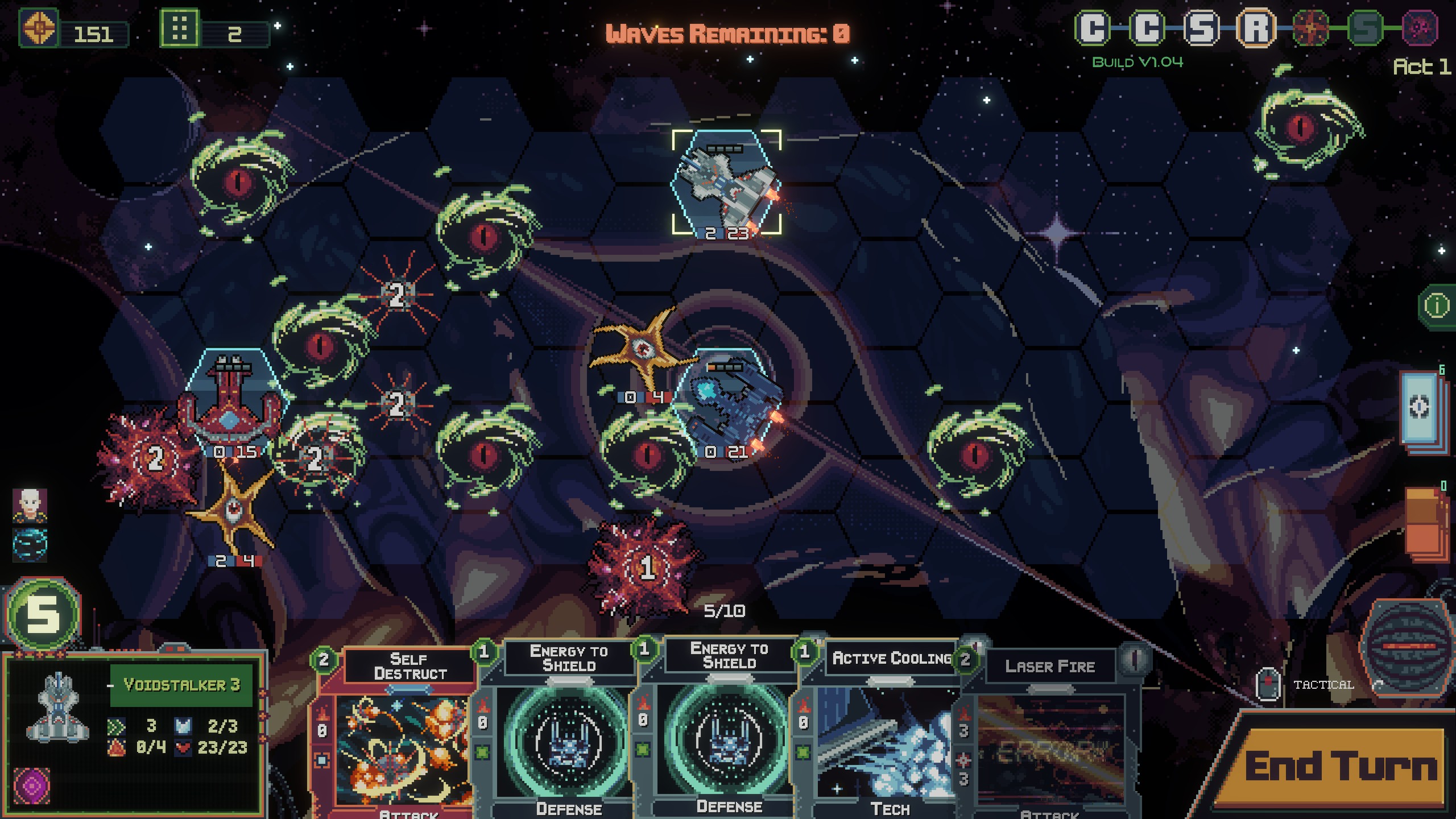Click the orange-ringed R map node
The height and width of the screenshot is (819, 1456).
[1256, 28]
